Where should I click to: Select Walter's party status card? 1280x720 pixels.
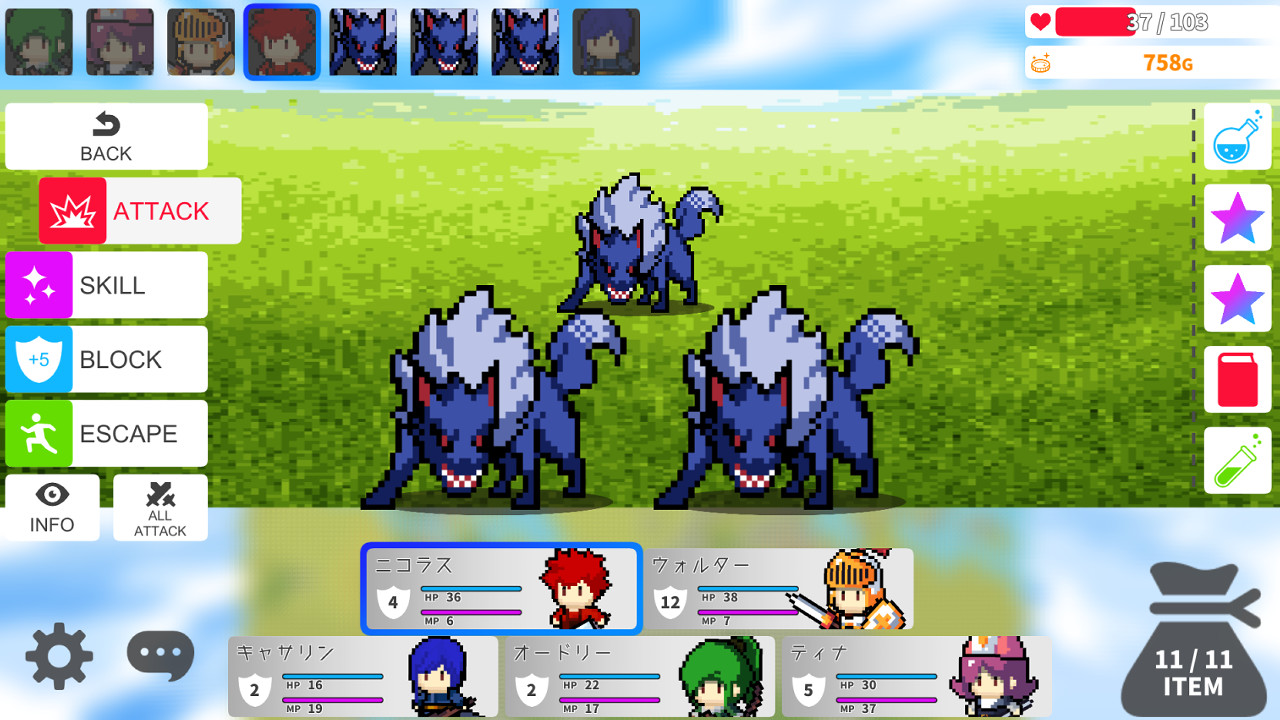click(x=780, y=590)
